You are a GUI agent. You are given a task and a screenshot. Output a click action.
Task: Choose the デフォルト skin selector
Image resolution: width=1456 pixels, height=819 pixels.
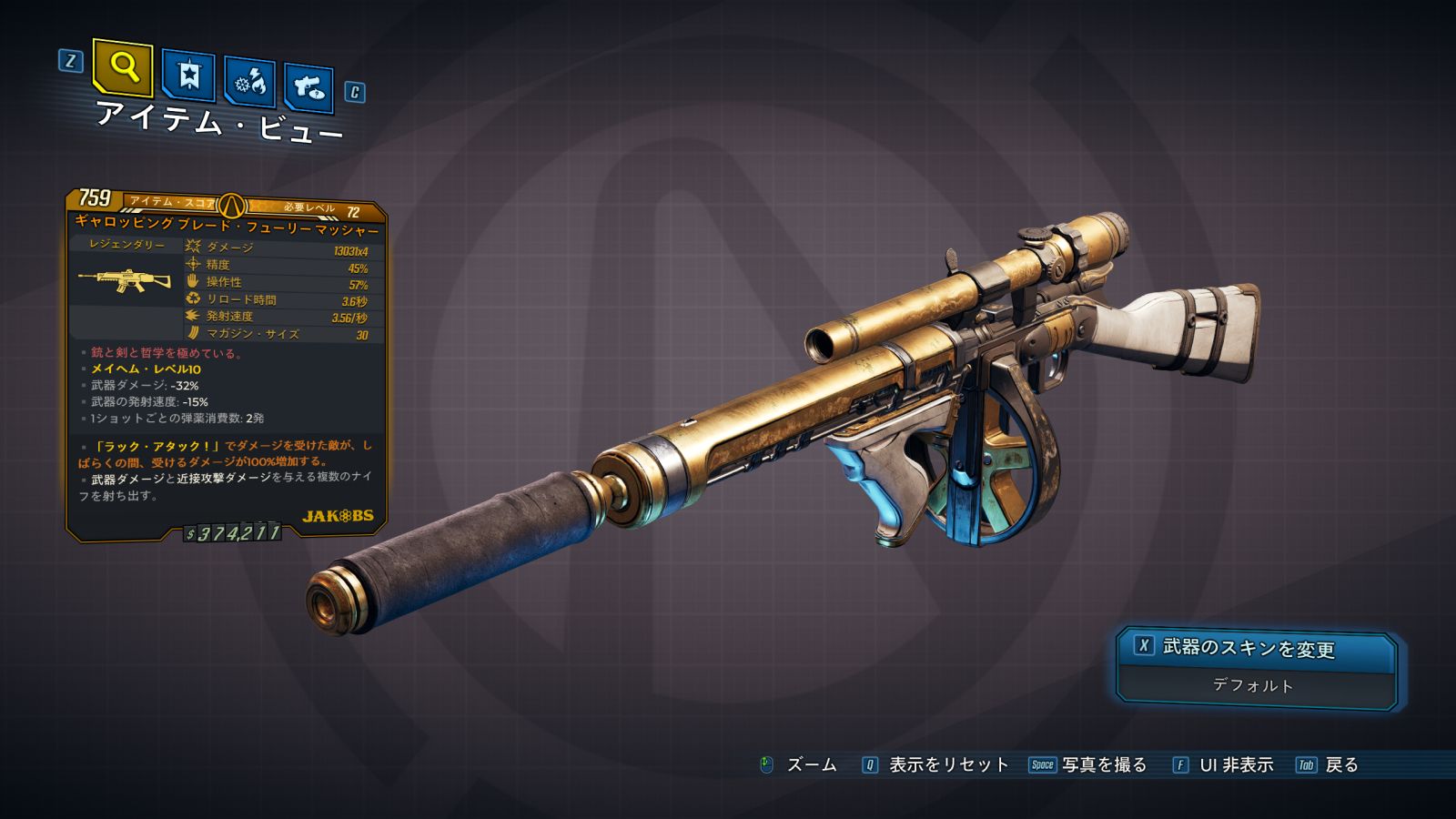tap(1253, 685)
